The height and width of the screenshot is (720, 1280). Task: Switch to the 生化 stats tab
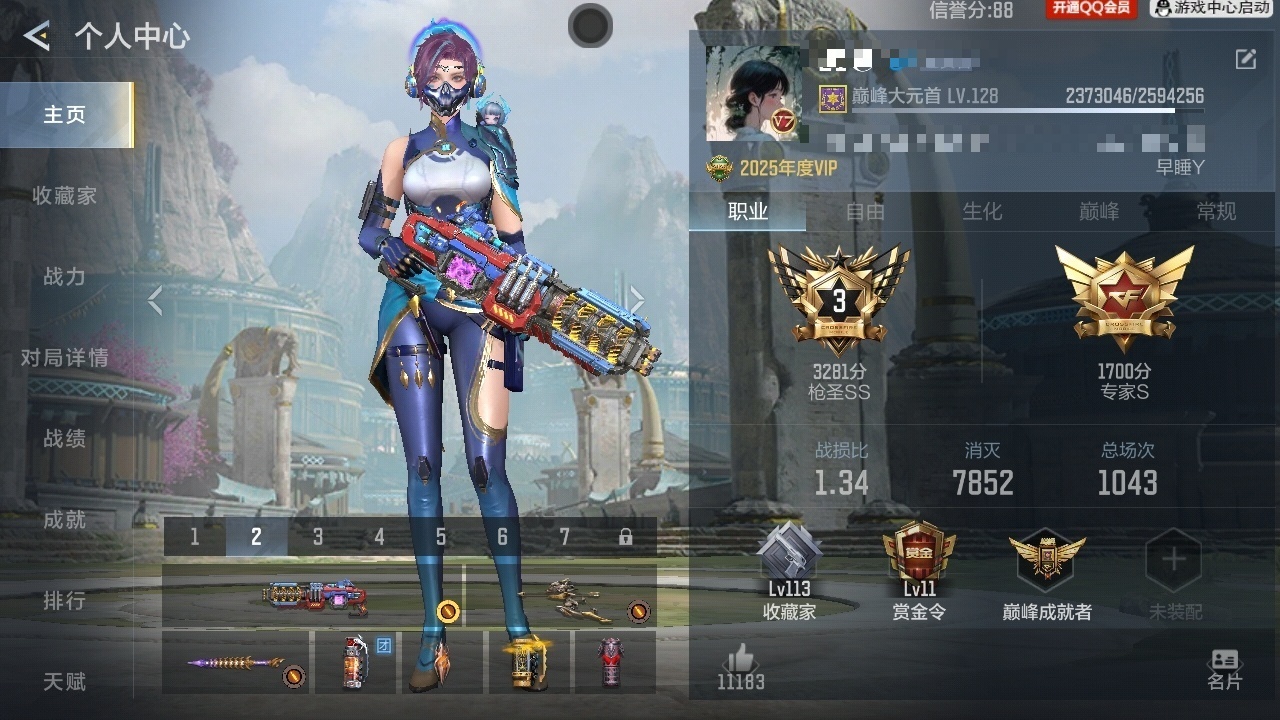(982, 212)
